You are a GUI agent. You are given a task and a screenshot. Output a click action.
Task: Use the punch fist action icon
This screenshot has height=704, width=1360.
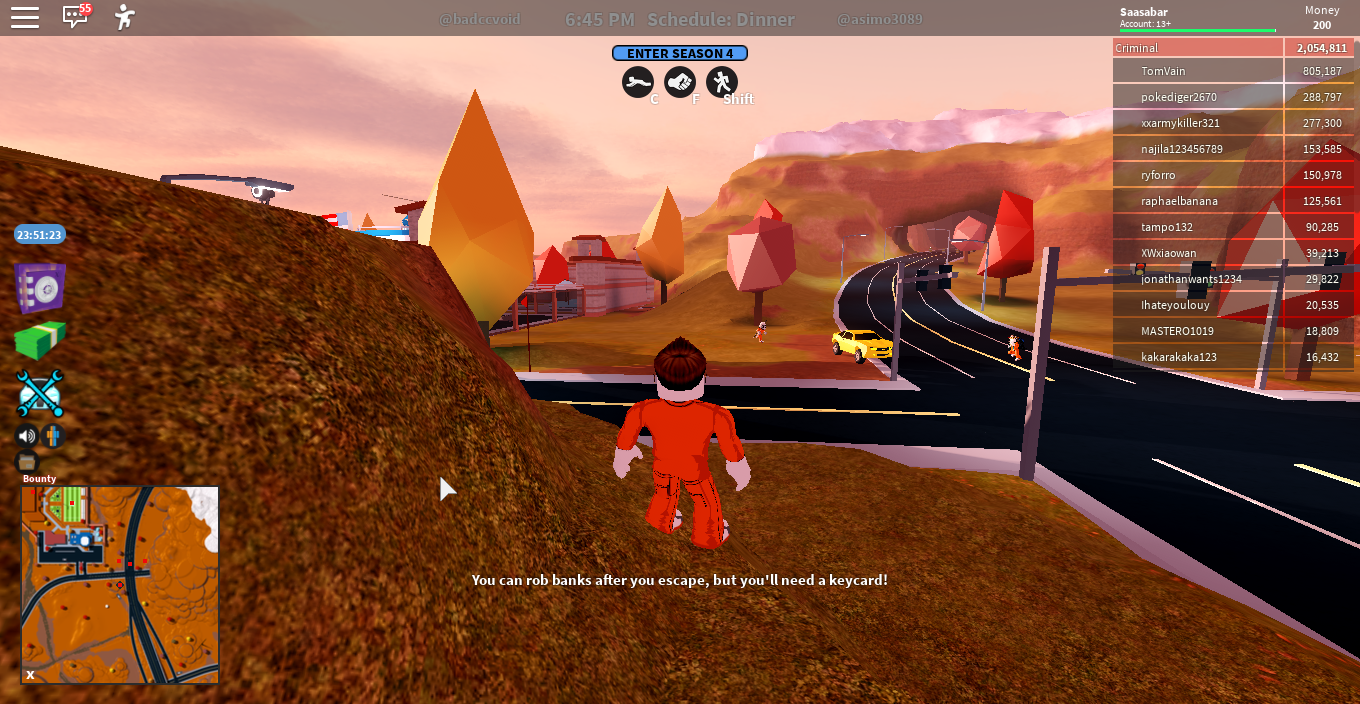pos(680,82)
